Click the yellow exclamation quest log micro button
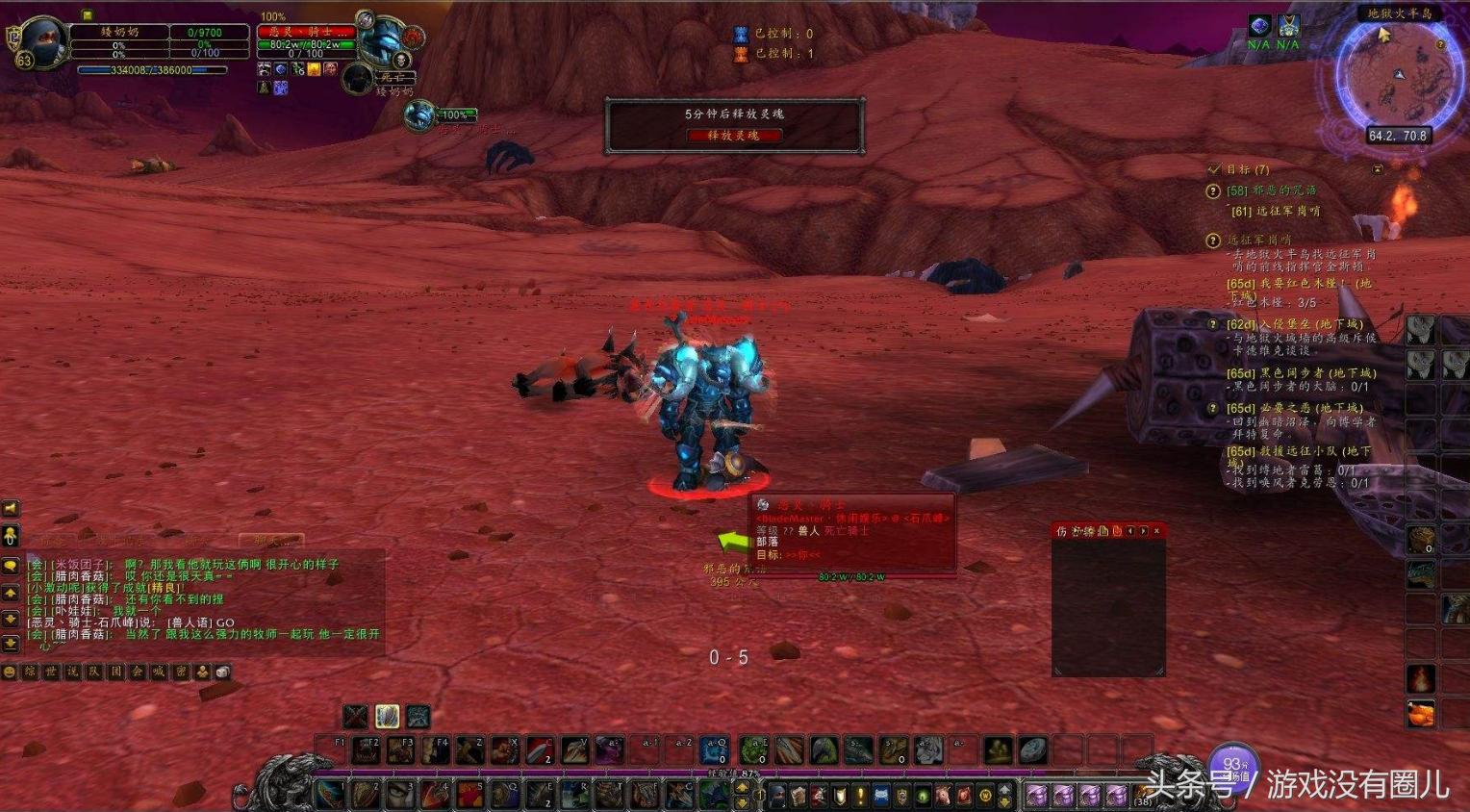 pyautogui.click(x=861, y=797)
